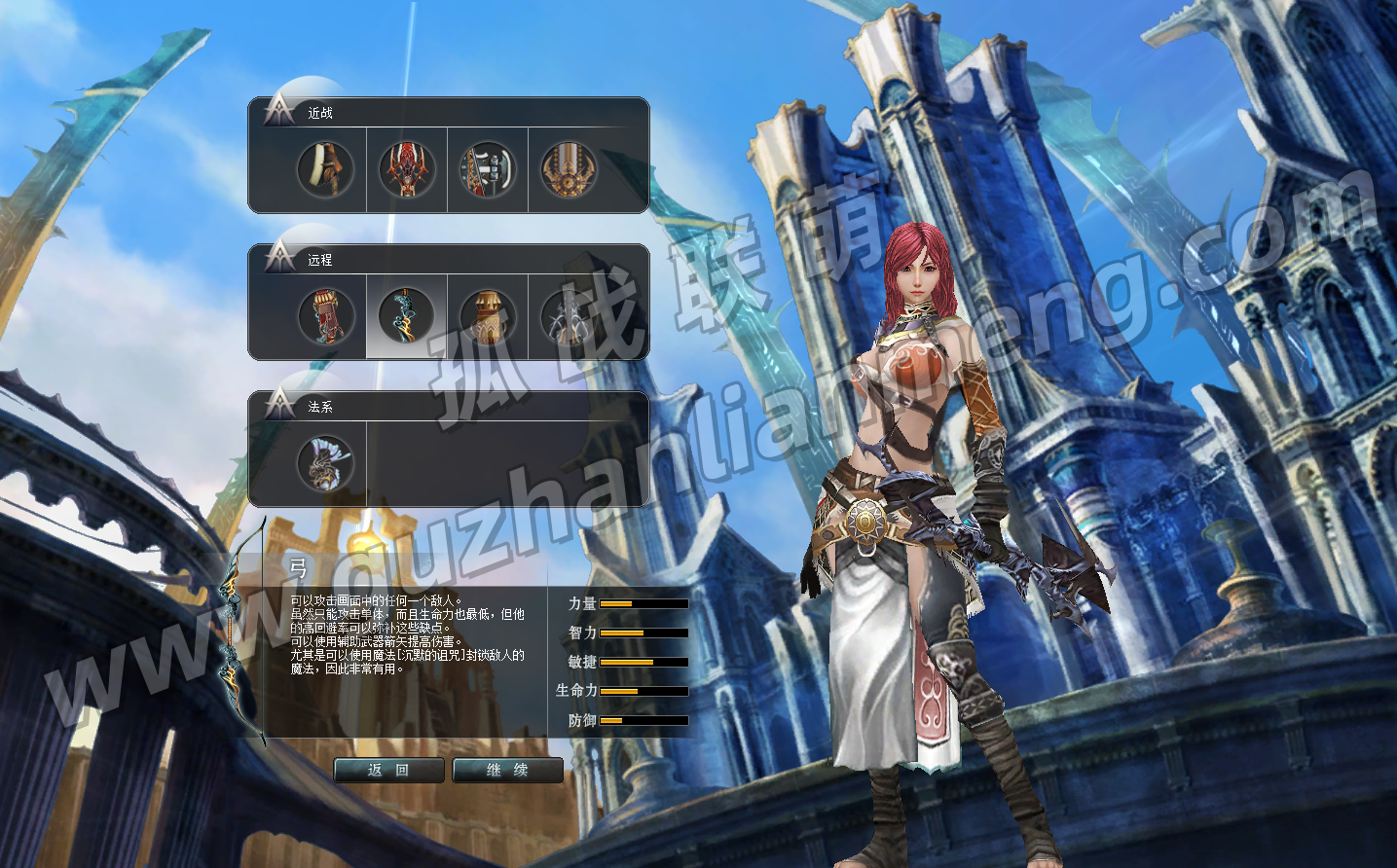The image size is (1397, 868).
Task: Pick the golden cannon ranged weapon
Action: point(487,316)
